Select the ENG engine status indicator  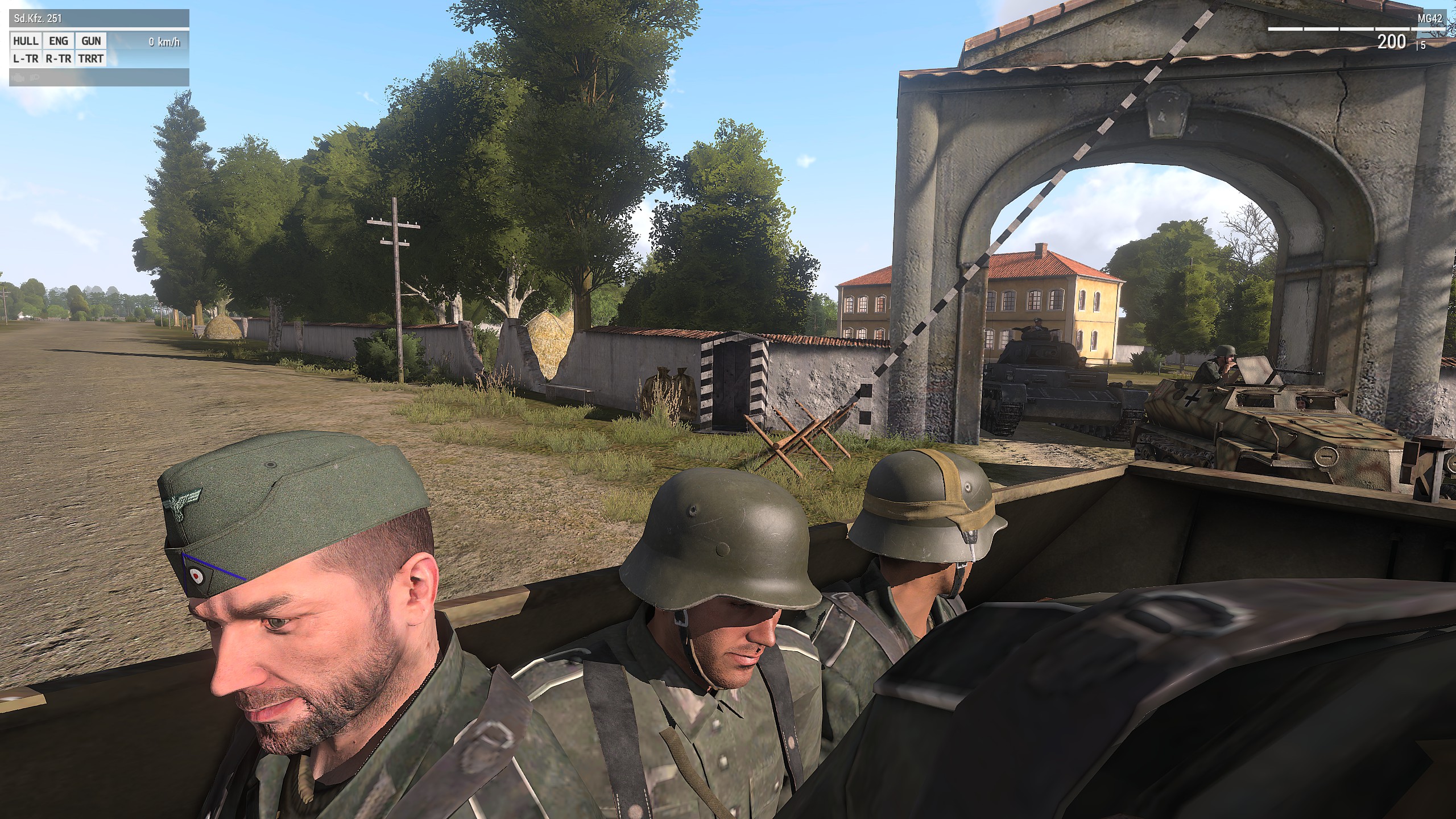(59, 41)
